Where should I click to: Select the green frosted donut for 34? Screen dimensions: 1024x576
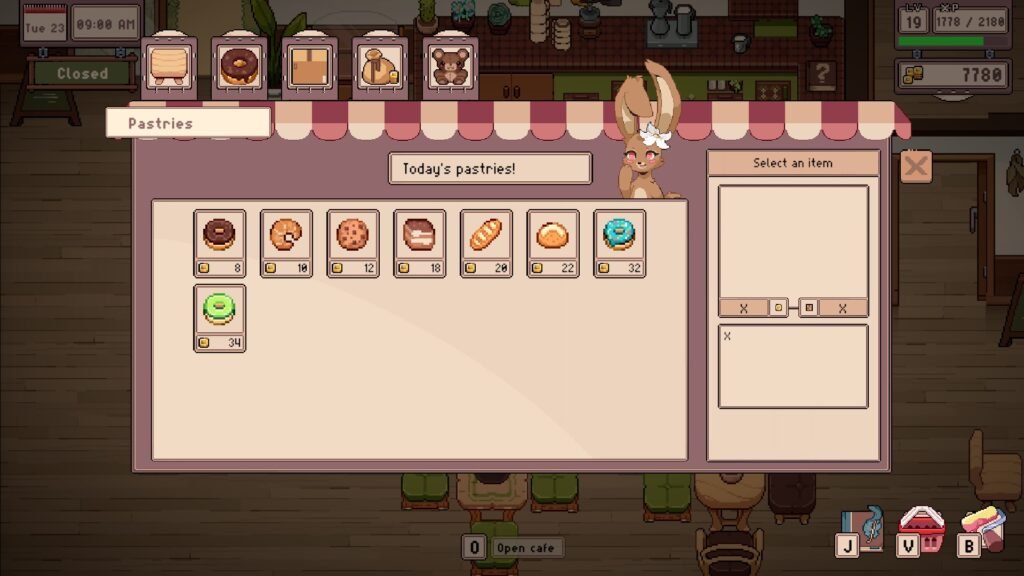[x=219, y=311]
